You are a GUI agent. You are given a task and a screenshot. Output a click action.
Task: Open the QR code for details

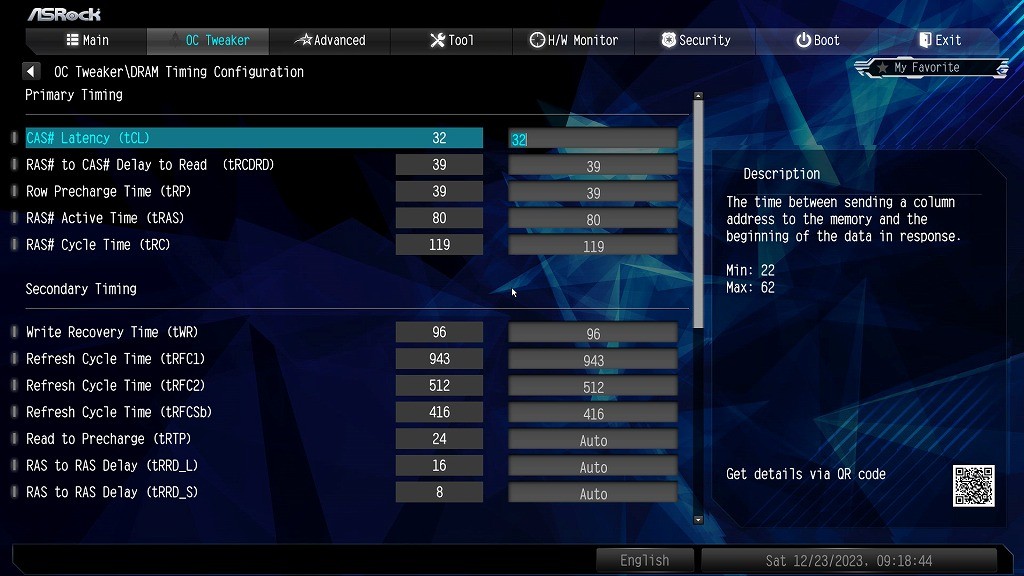click(973, 486)
